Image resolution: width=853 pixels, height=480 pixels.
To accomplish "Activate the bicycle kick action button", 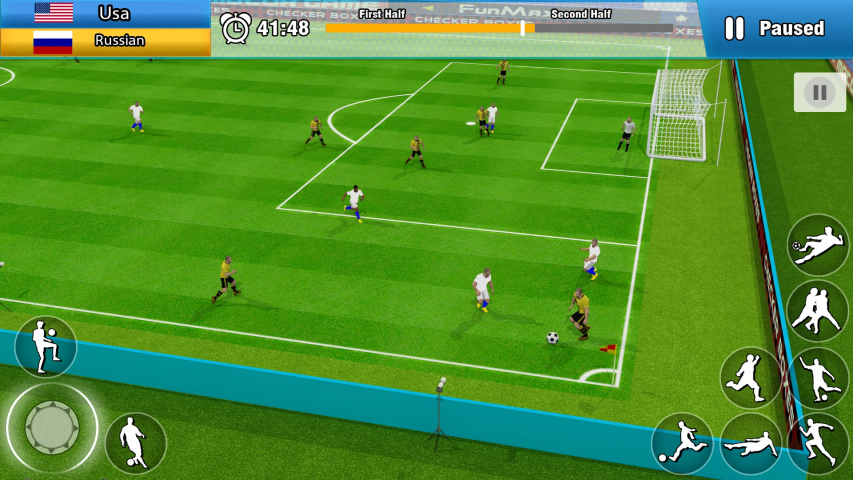I will point(818,245).
